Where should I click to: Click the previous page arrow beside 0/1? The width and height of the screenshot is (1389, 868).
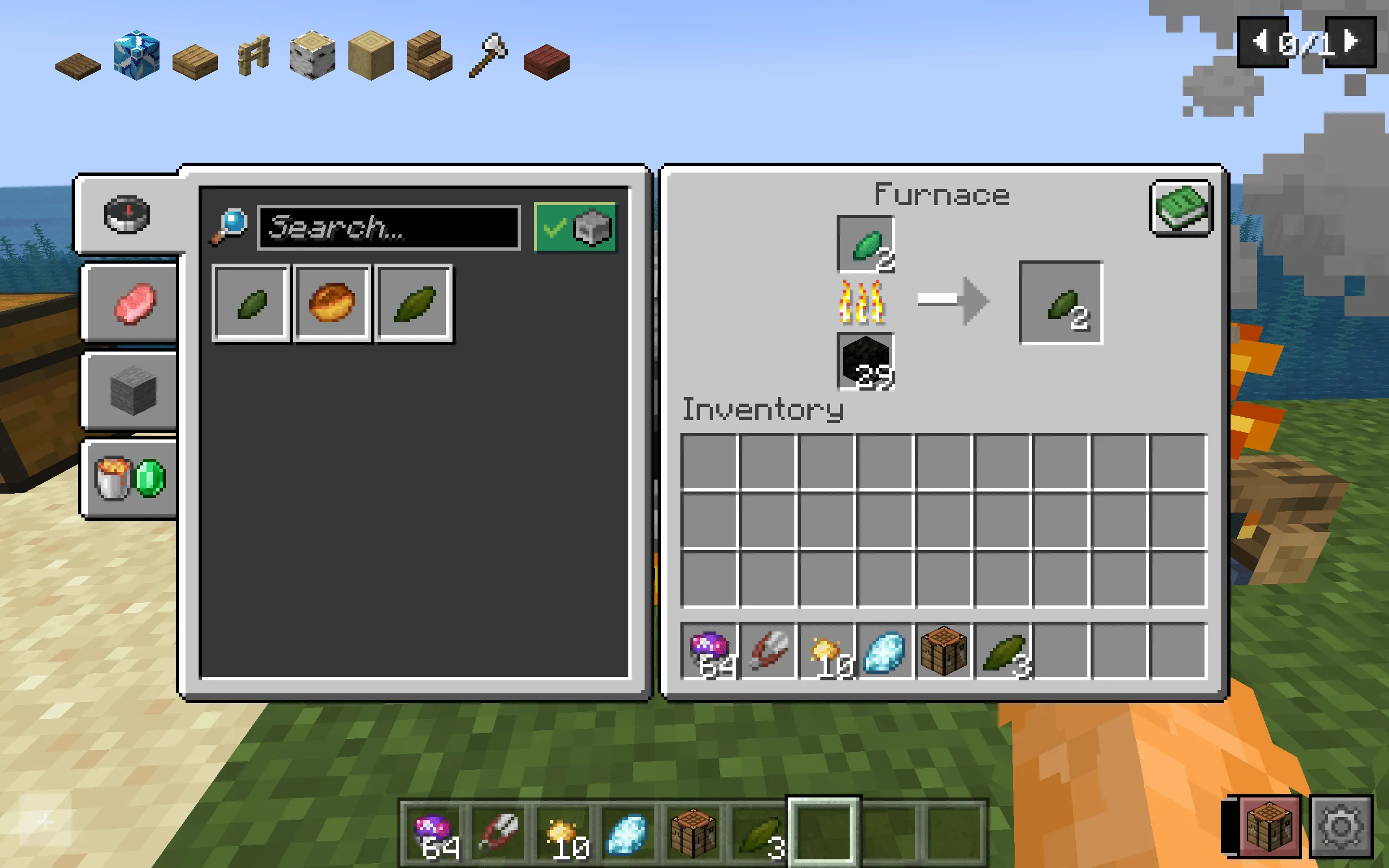(x=1261, y=42)
